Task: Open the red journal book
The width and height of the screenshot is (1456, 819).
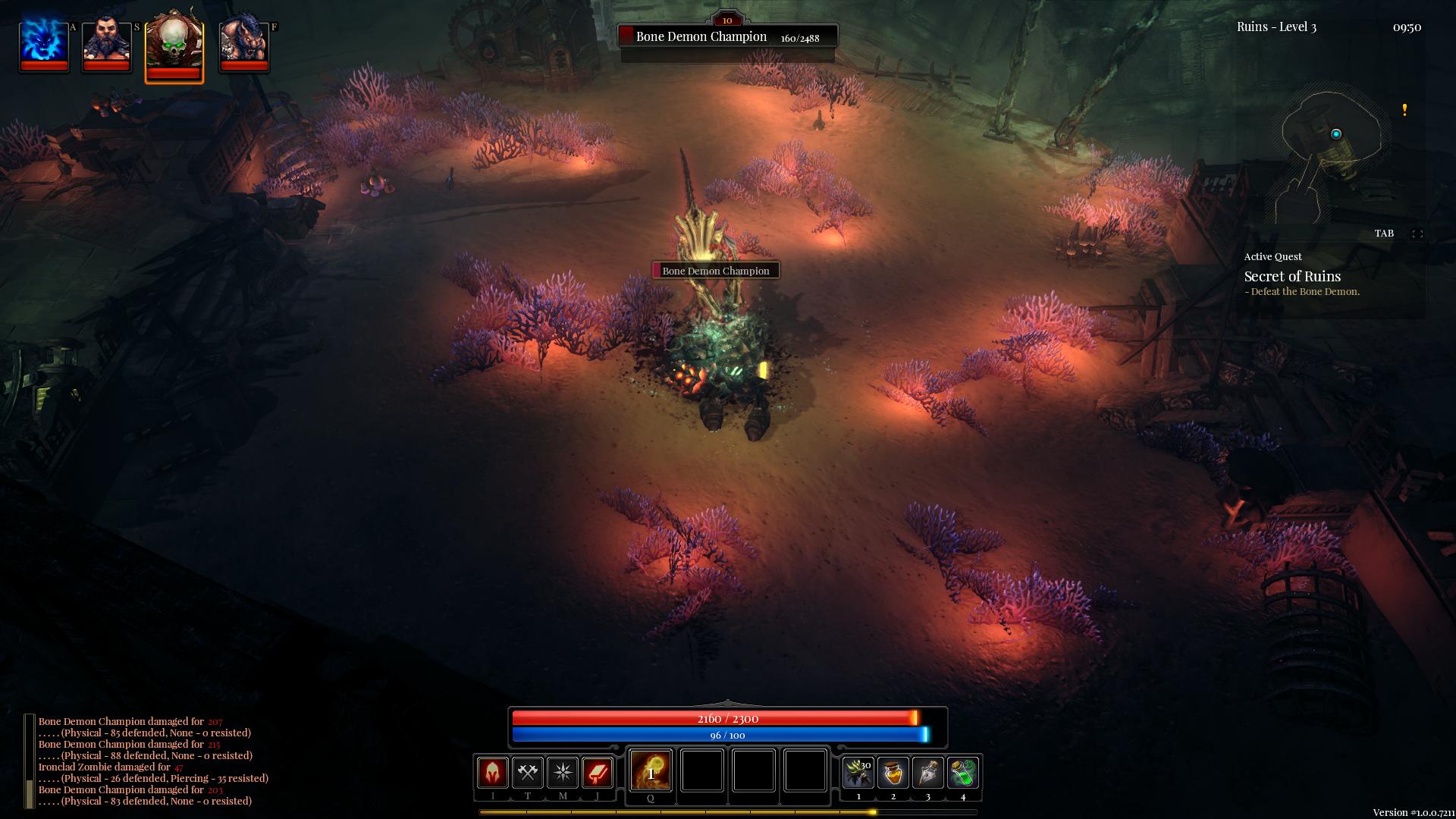Action: tap(598, 773)
